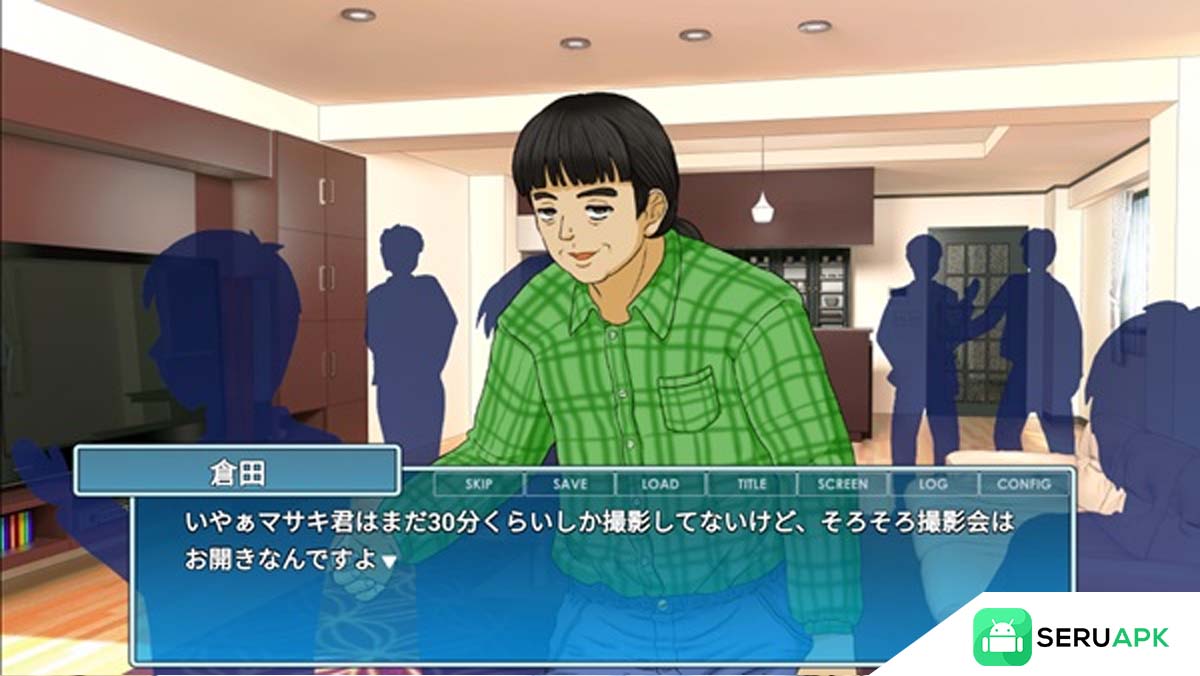Open the LOAD menu
The width and height of the screenshot is (1200, 676).
(x=660, y=484)
